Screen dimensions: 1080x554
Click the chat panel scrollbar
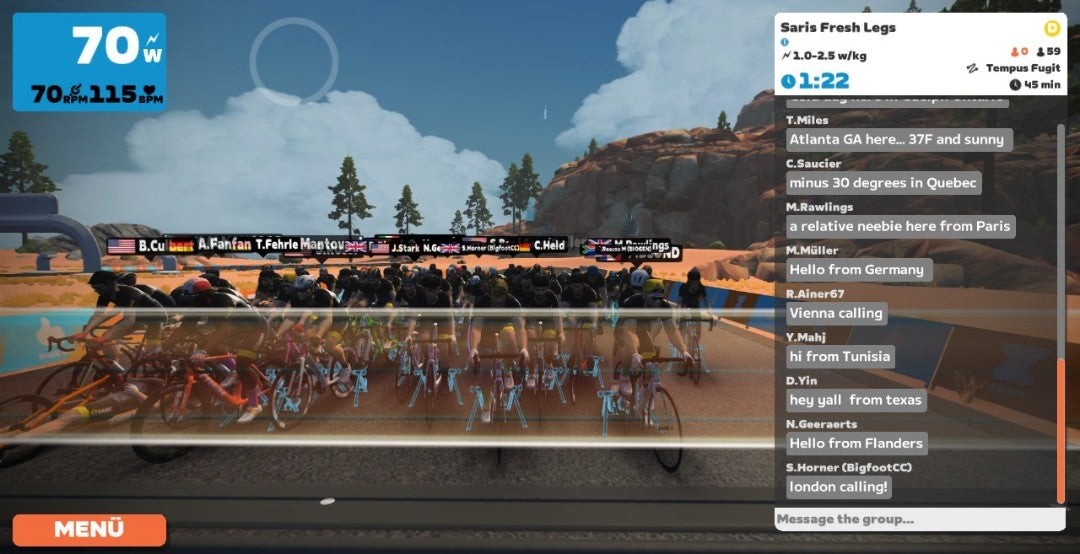(x=1061, y=418)
